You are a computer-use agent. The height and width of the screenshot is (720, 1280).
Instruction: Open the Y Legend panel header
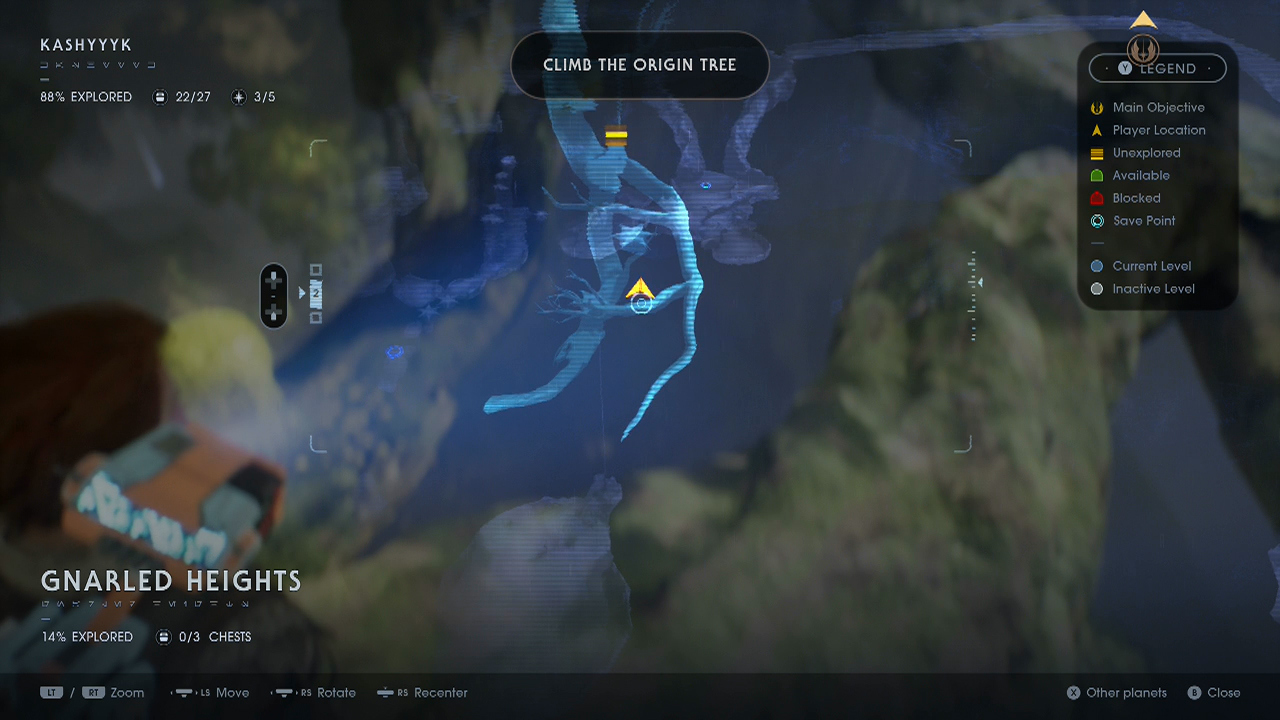tap(1157, 68)
